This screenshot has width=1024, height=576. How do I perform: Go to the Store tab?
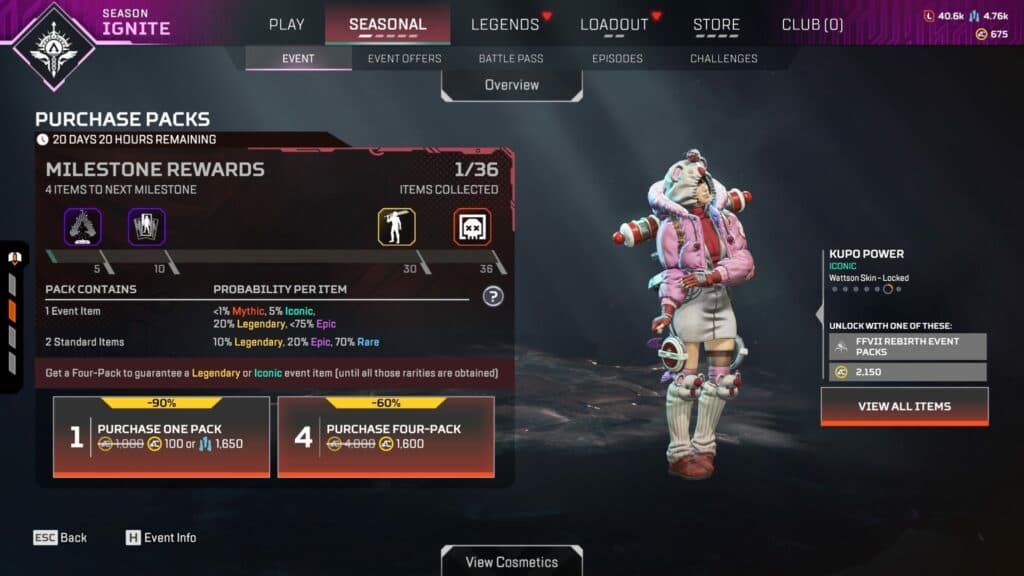716,24
